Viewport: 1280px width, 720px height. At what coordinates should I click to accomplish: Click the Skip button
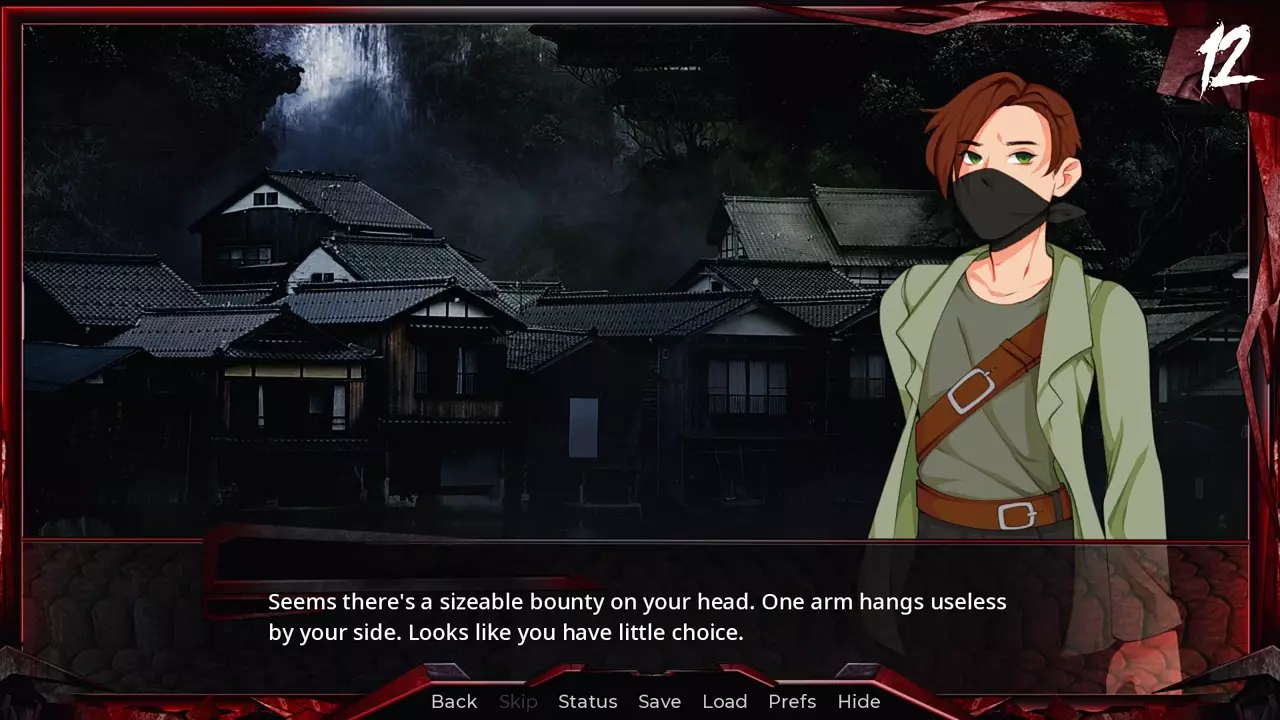coord(518,701)
